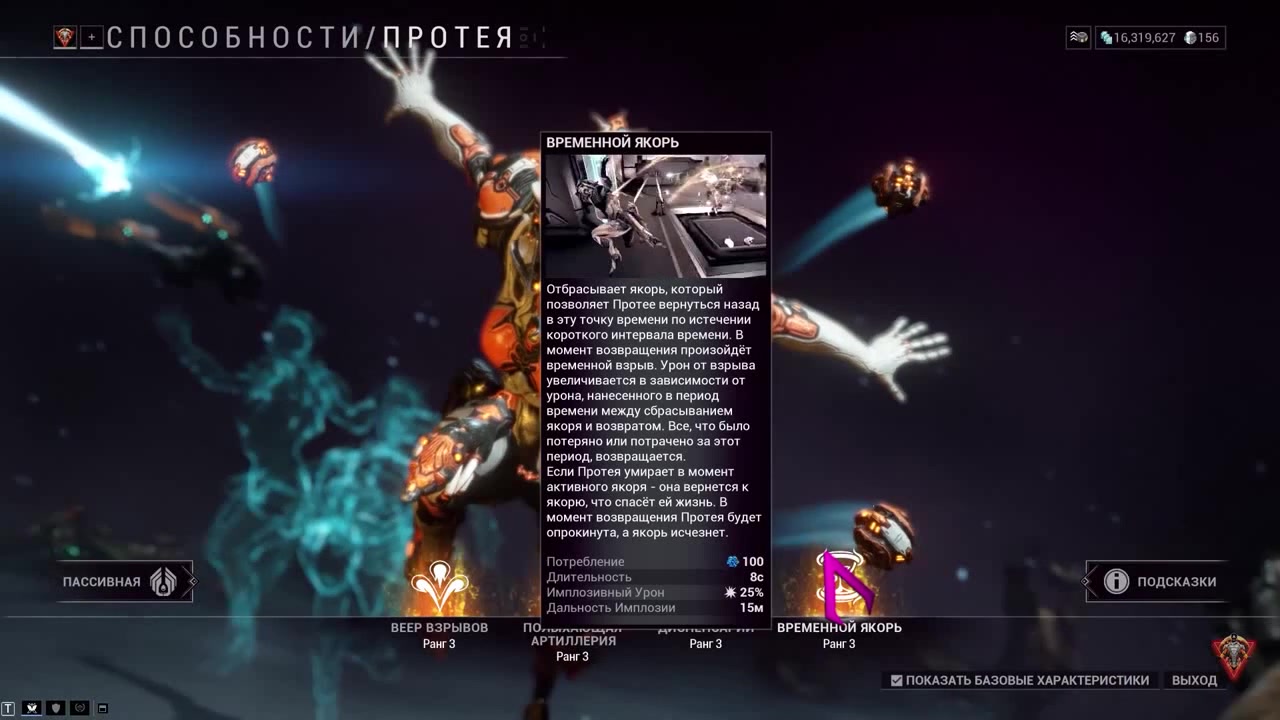Image resolution: width=1280 pixels, height=720 pixels.
Task: Open the Веер Взрывов ability
Action: pos(439,581)
